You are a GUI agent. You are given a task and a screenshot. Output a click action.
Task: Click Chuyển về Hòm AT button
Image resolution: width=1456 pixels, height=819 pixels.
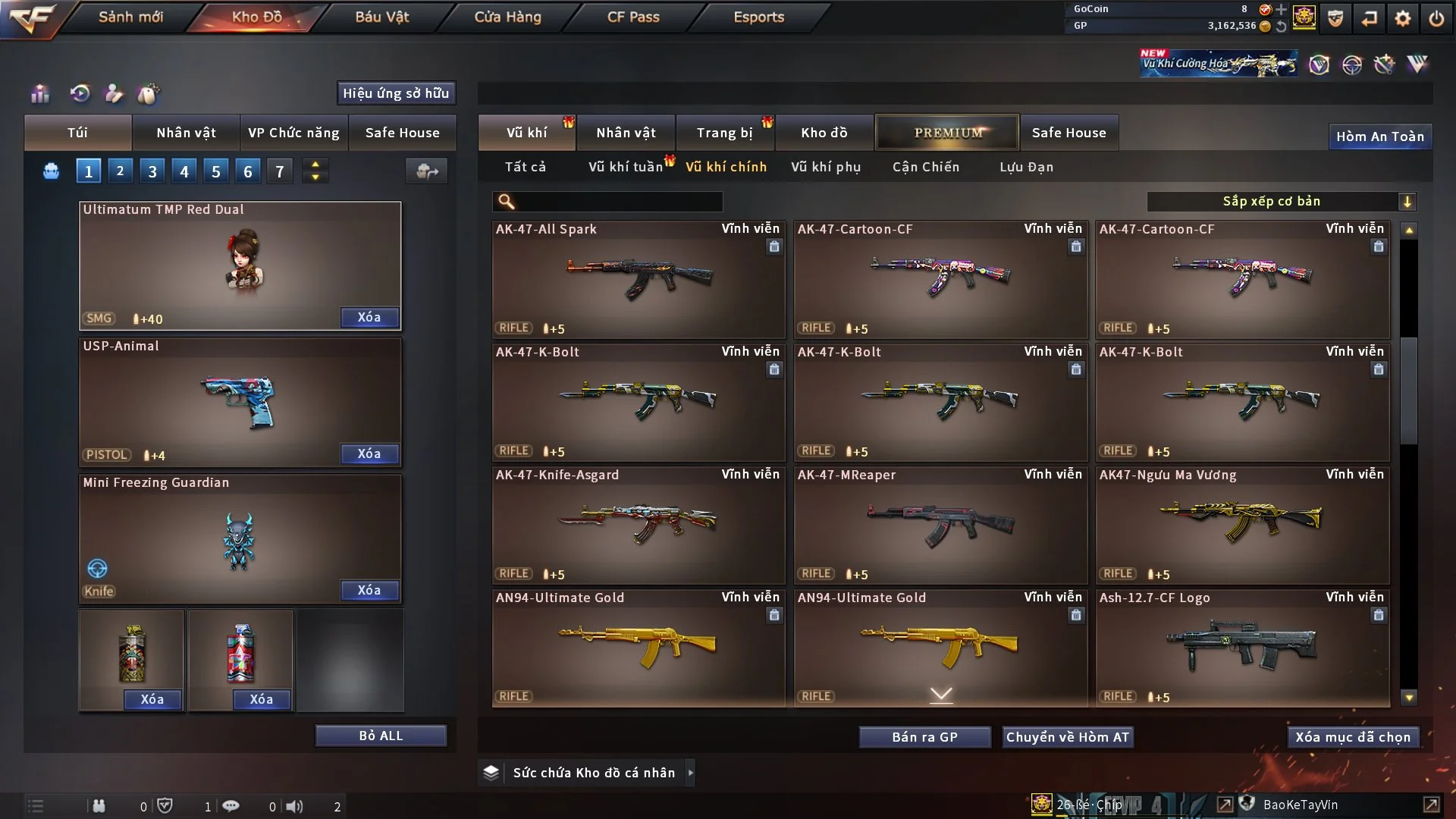click(1067, 737)
